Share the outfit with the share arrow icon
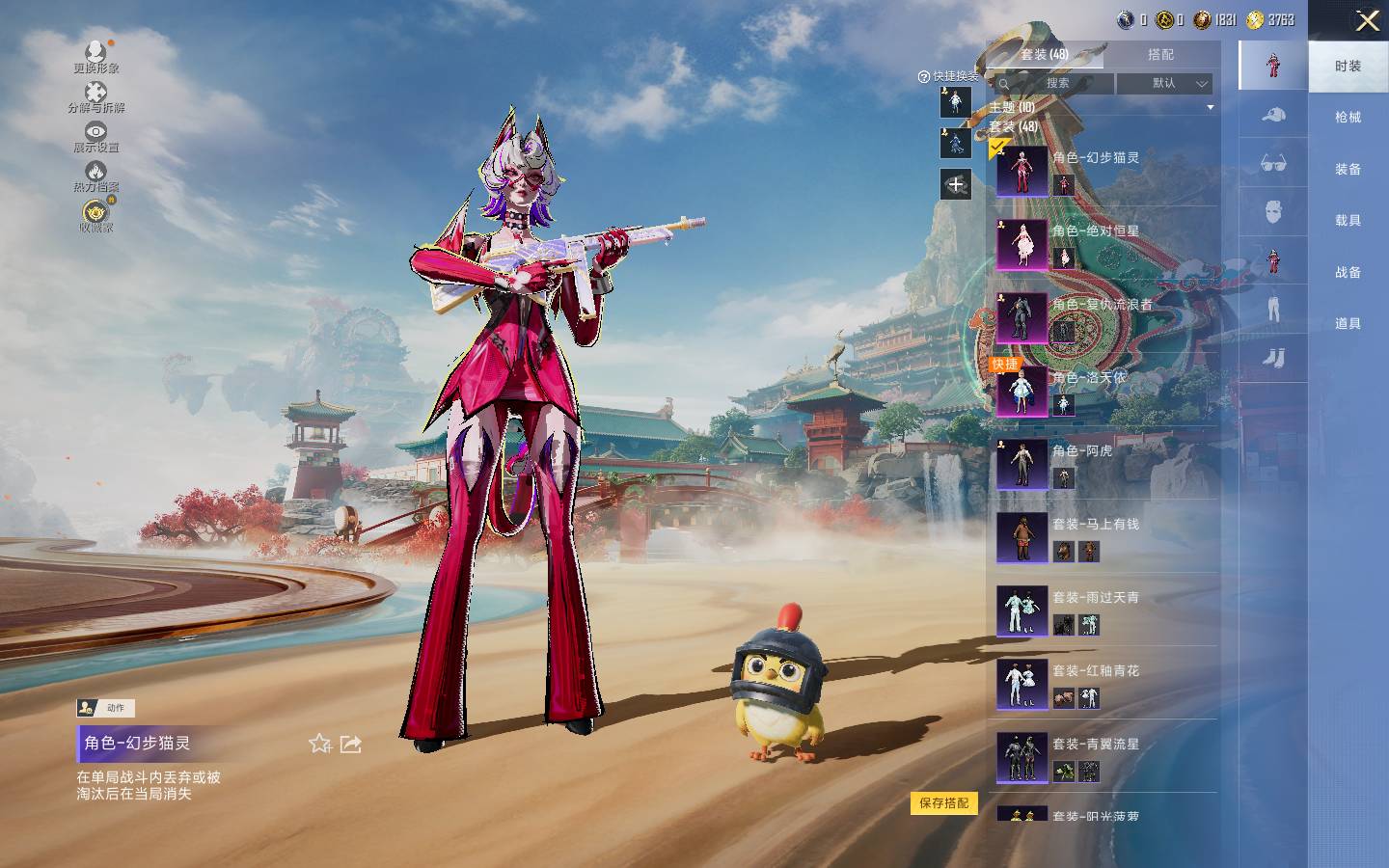Image resolution: width=1389 pixels, height=868 pixels. click(x=351, y=744)
